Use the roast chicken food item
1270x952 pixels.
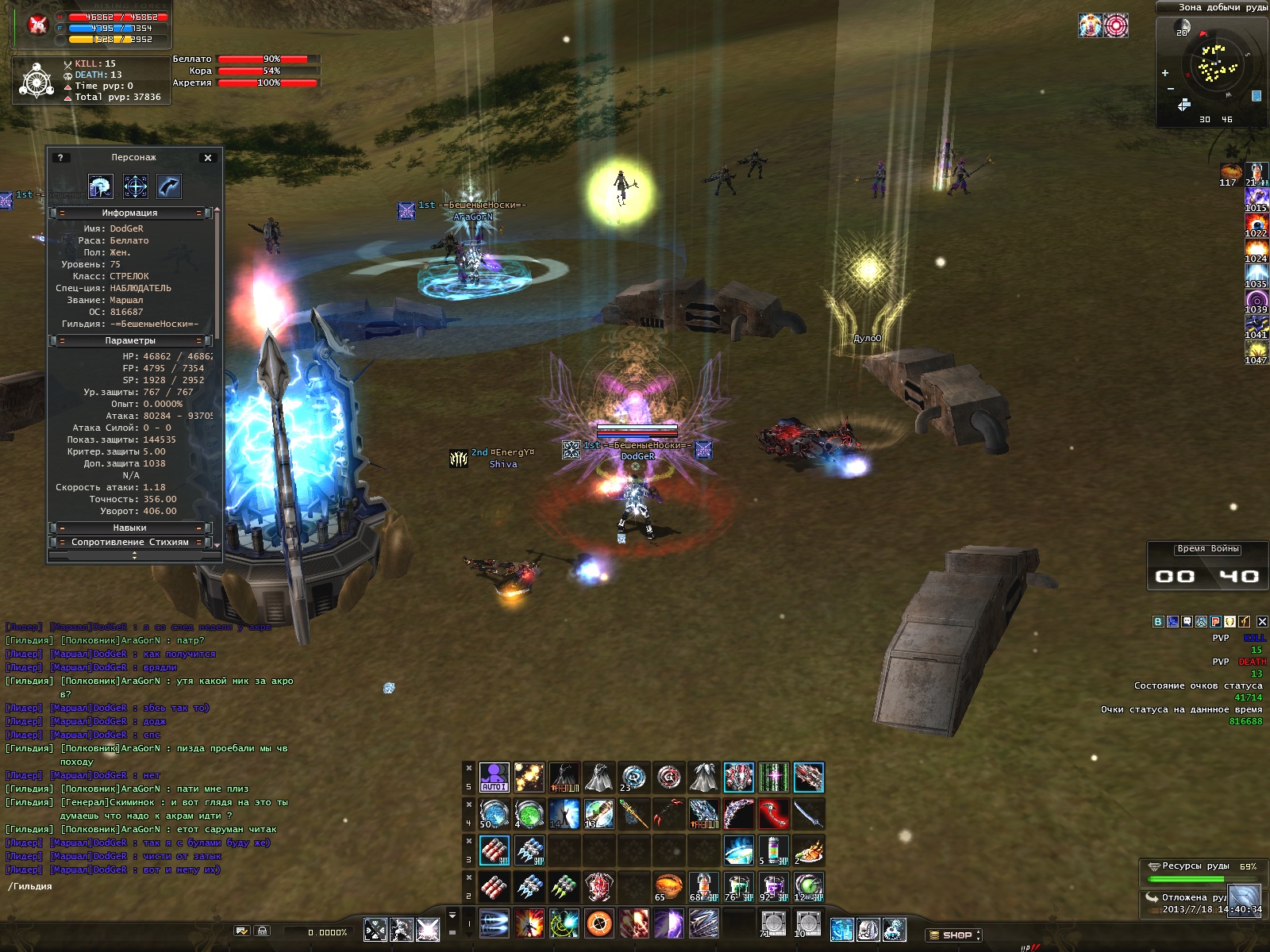click(808, 851)
